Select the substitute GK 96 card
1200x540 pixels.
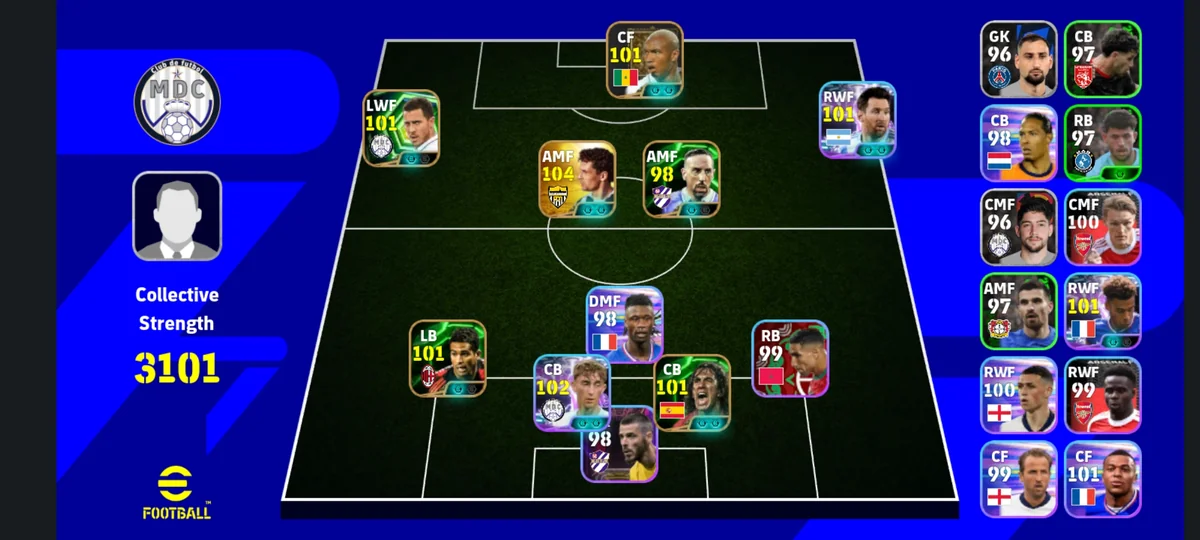pos(1018,59)
